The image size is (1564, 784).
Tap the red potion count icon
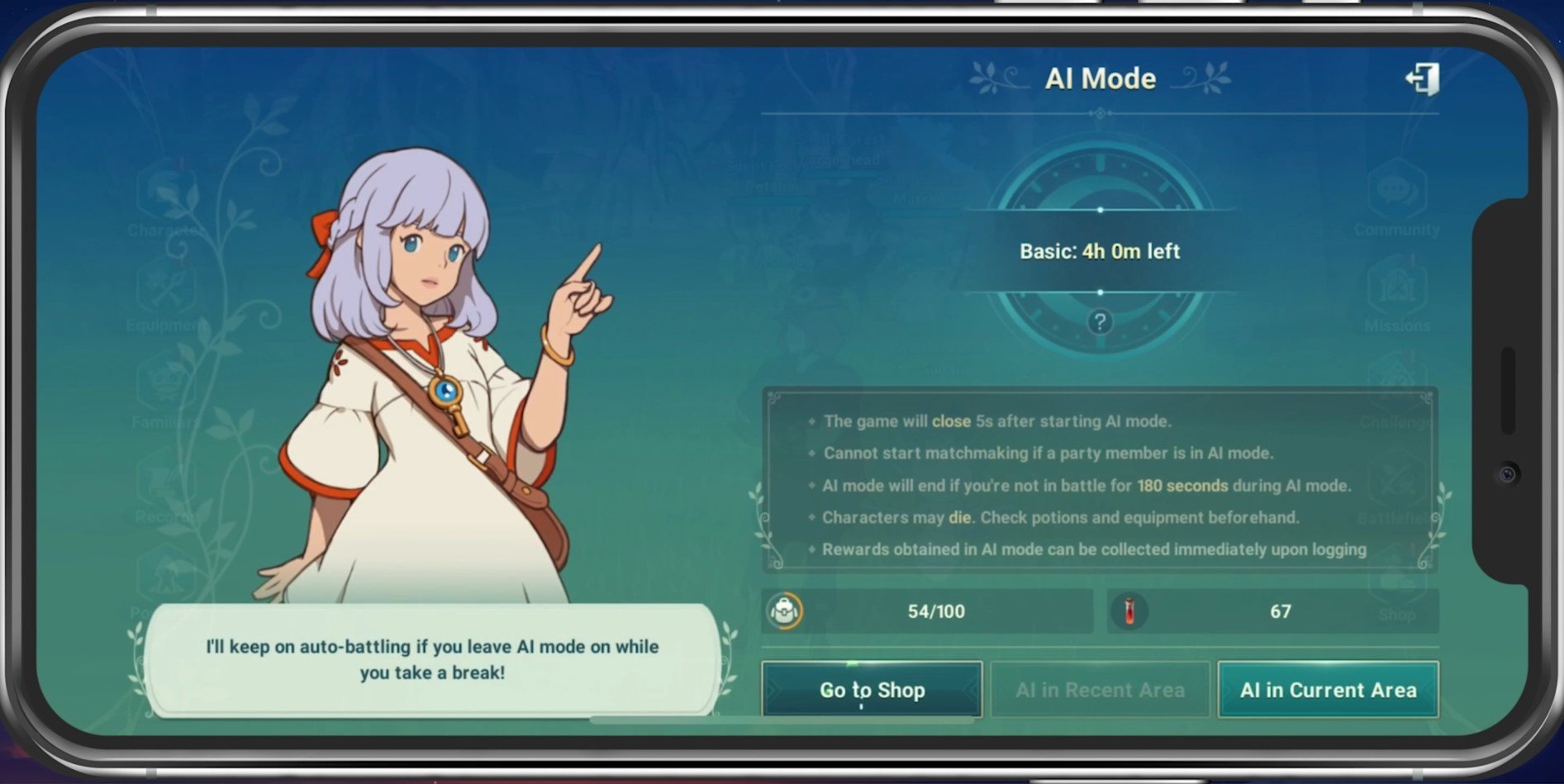[1129, 611]
